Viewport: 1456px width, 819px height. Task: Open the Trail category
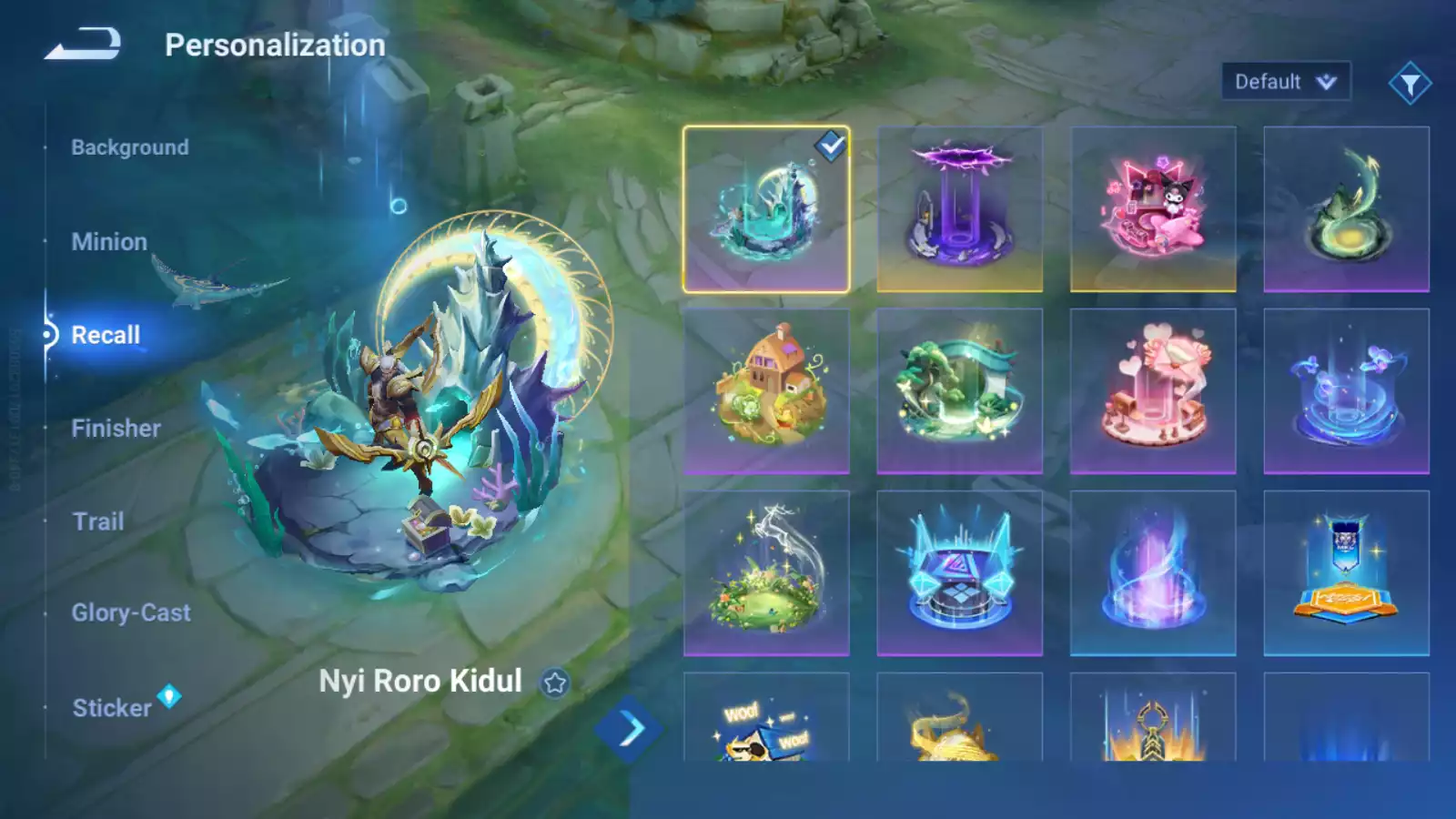click(98, 521)
